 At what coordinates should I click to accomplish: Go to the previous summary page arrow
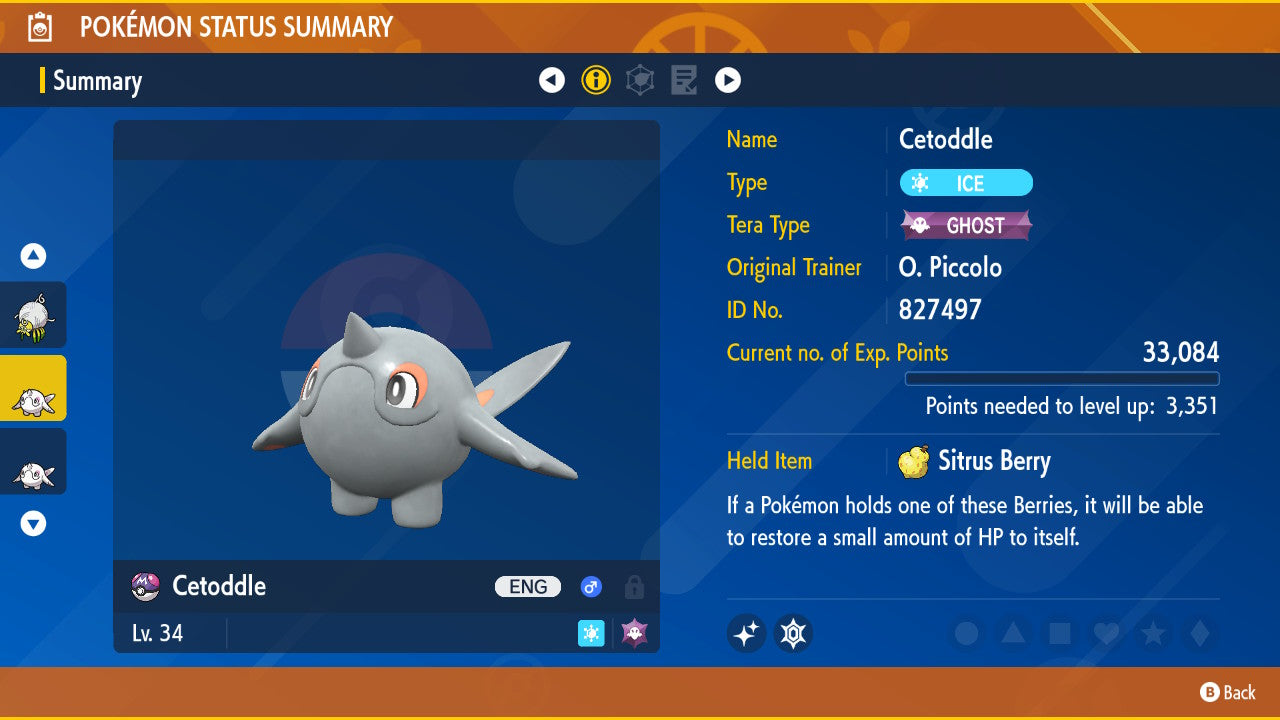point(552,80)
